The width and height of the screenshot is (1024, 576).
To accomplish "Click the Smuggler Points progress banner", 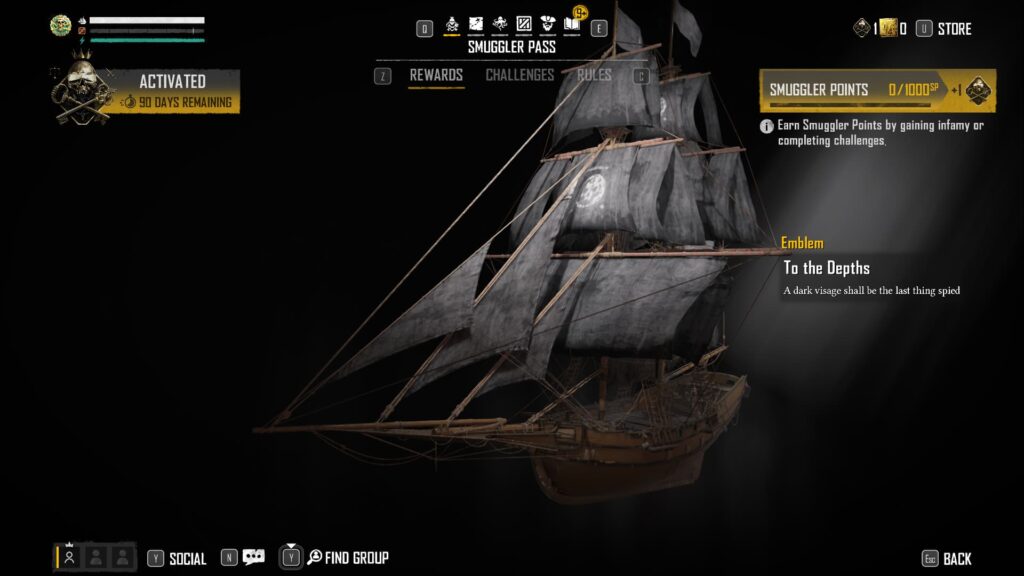I will point(877,90).
